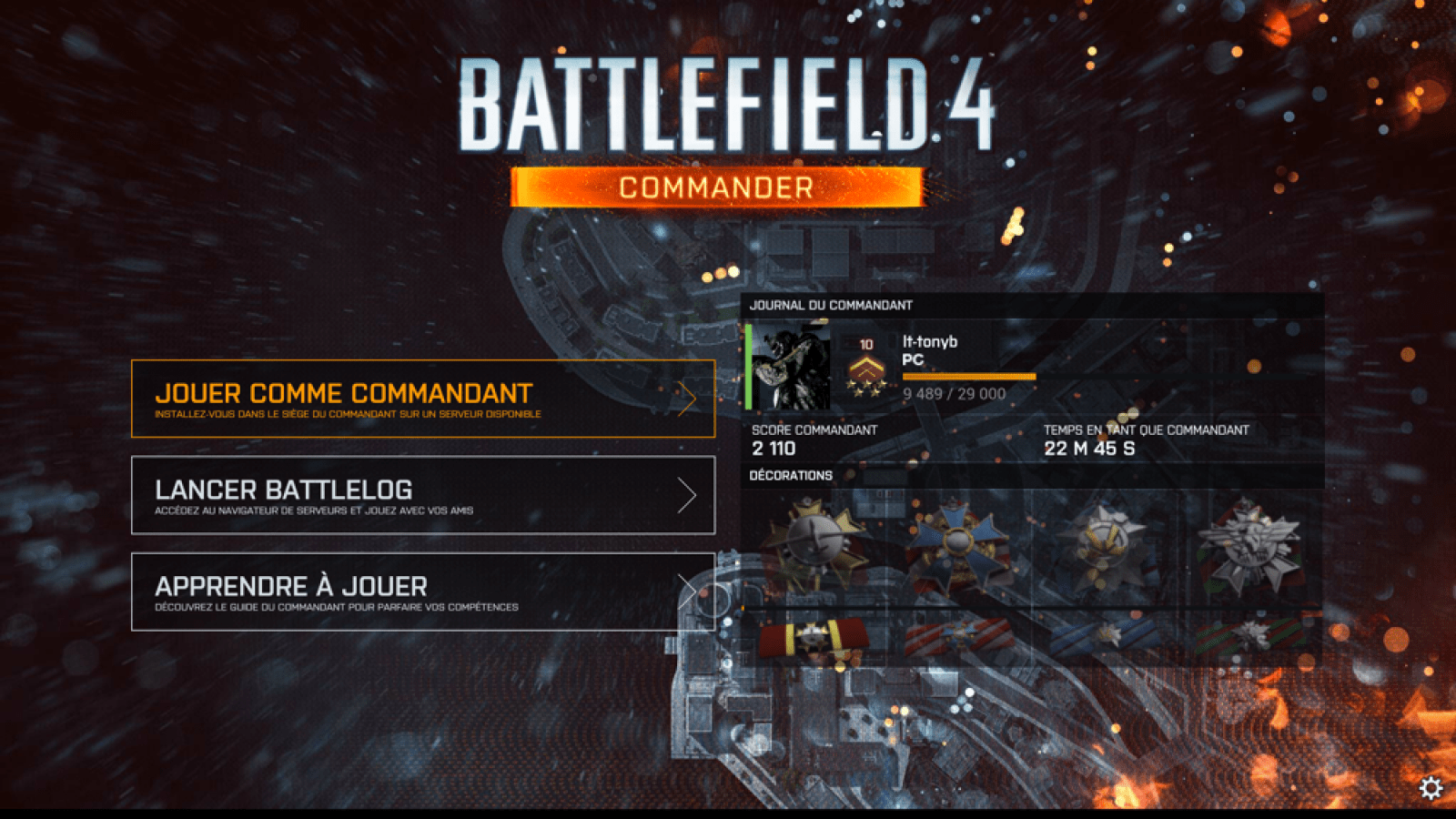Select the airplane medal decoration
This screenshot has height=819, width=1456.
[814, 541]
